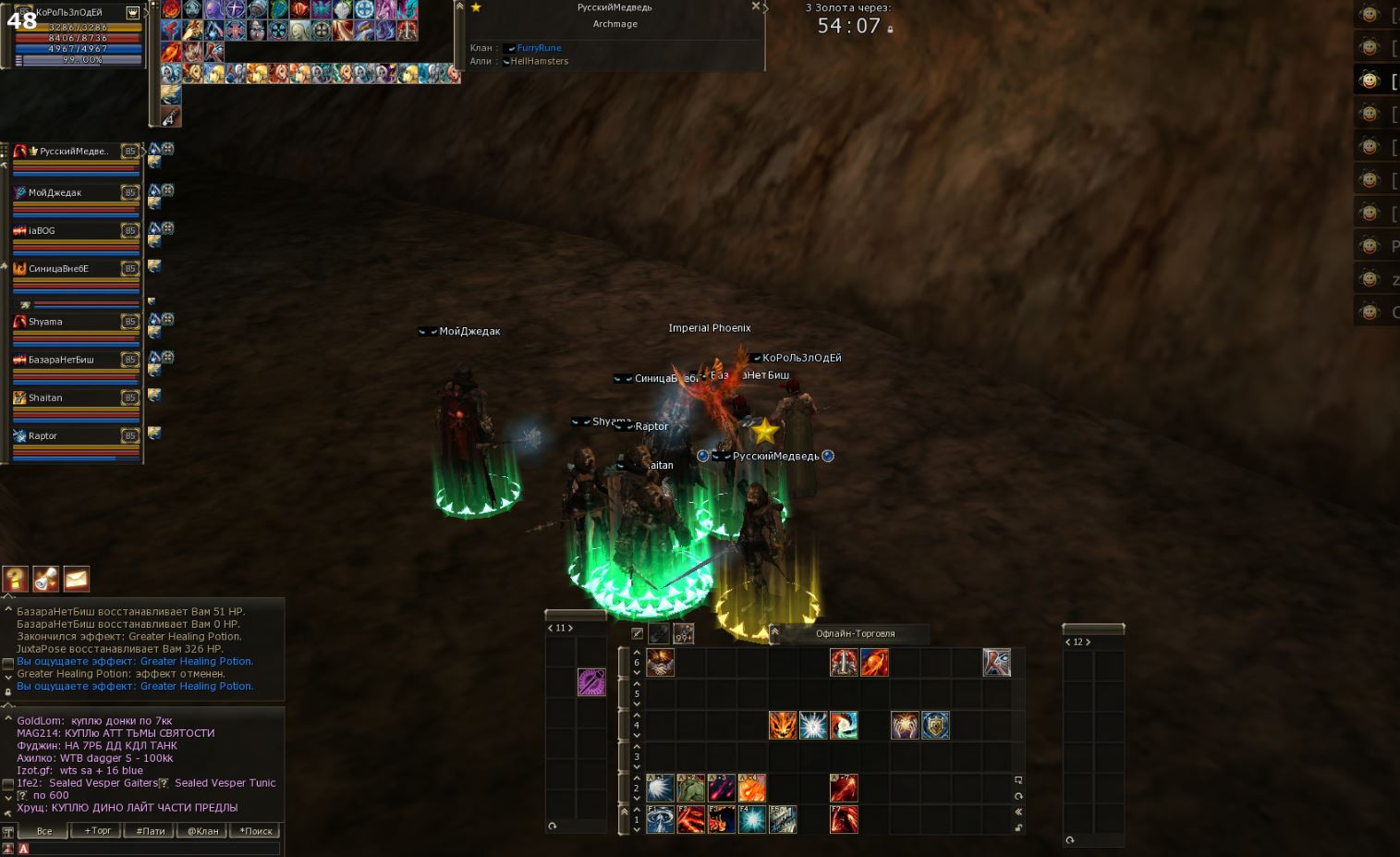Viewport: 1400px width, 857px height.
Task: Show the *Поиск chat channel
Action: (256, 831)
